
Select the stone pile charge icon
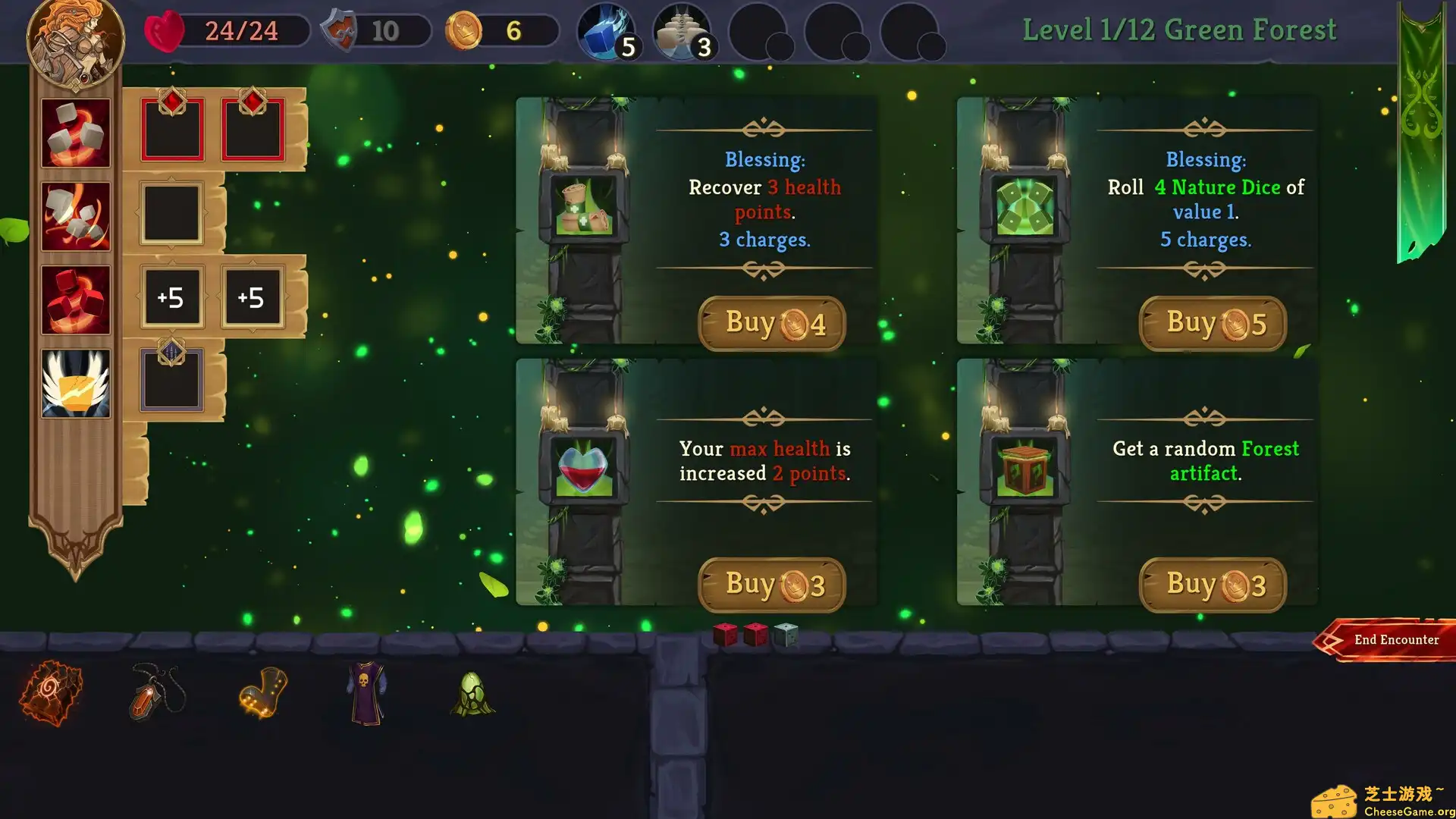click(682, 32)
